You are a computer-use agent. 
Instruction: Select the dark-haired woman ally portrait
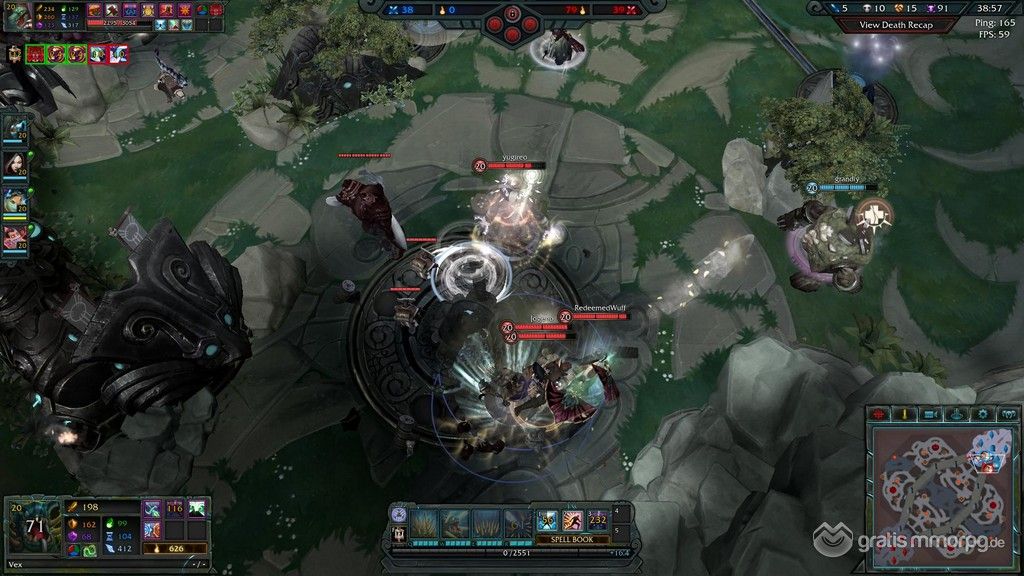[15, 164]
